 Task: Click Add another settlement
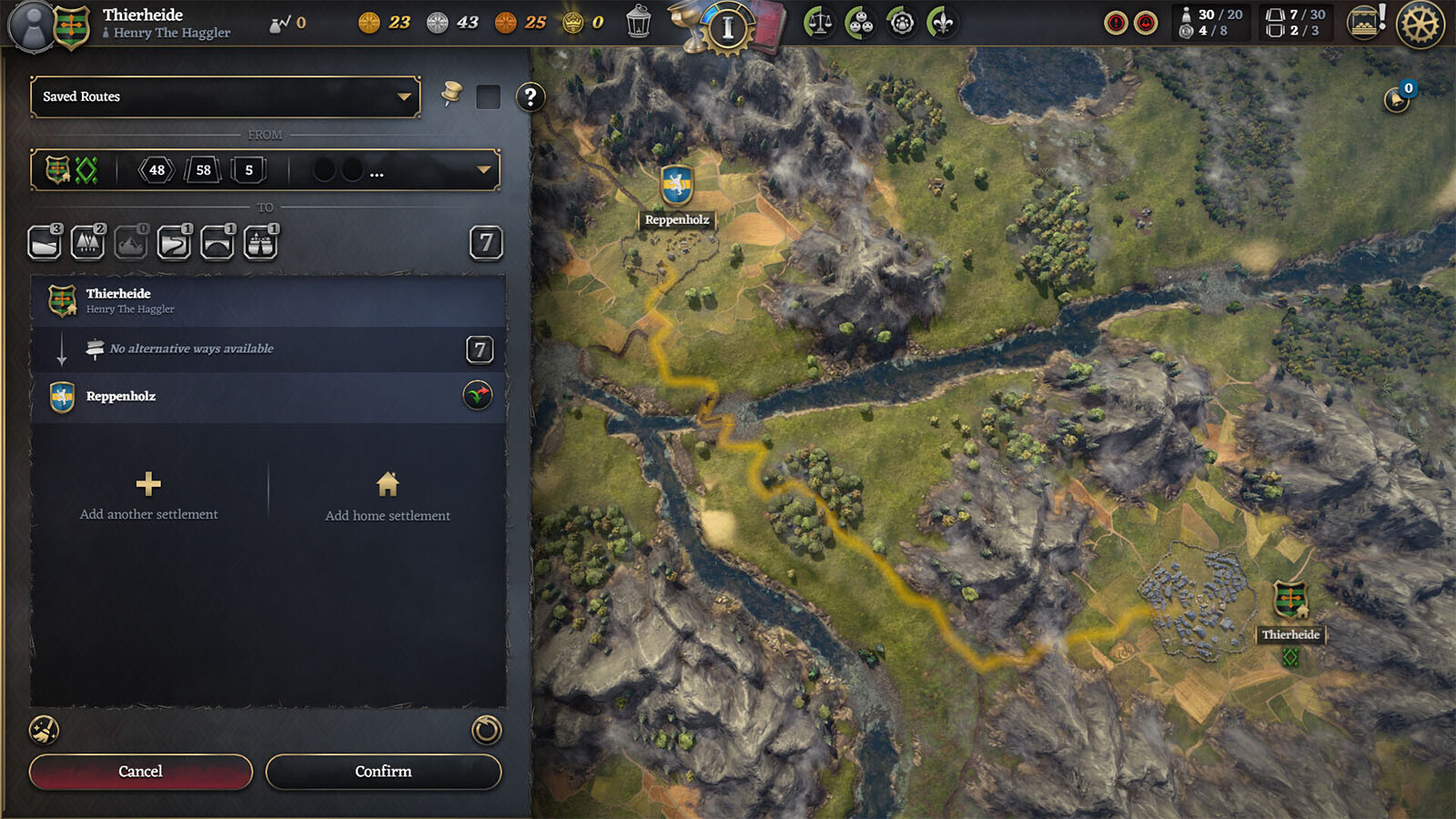click(x=148, y=496)
